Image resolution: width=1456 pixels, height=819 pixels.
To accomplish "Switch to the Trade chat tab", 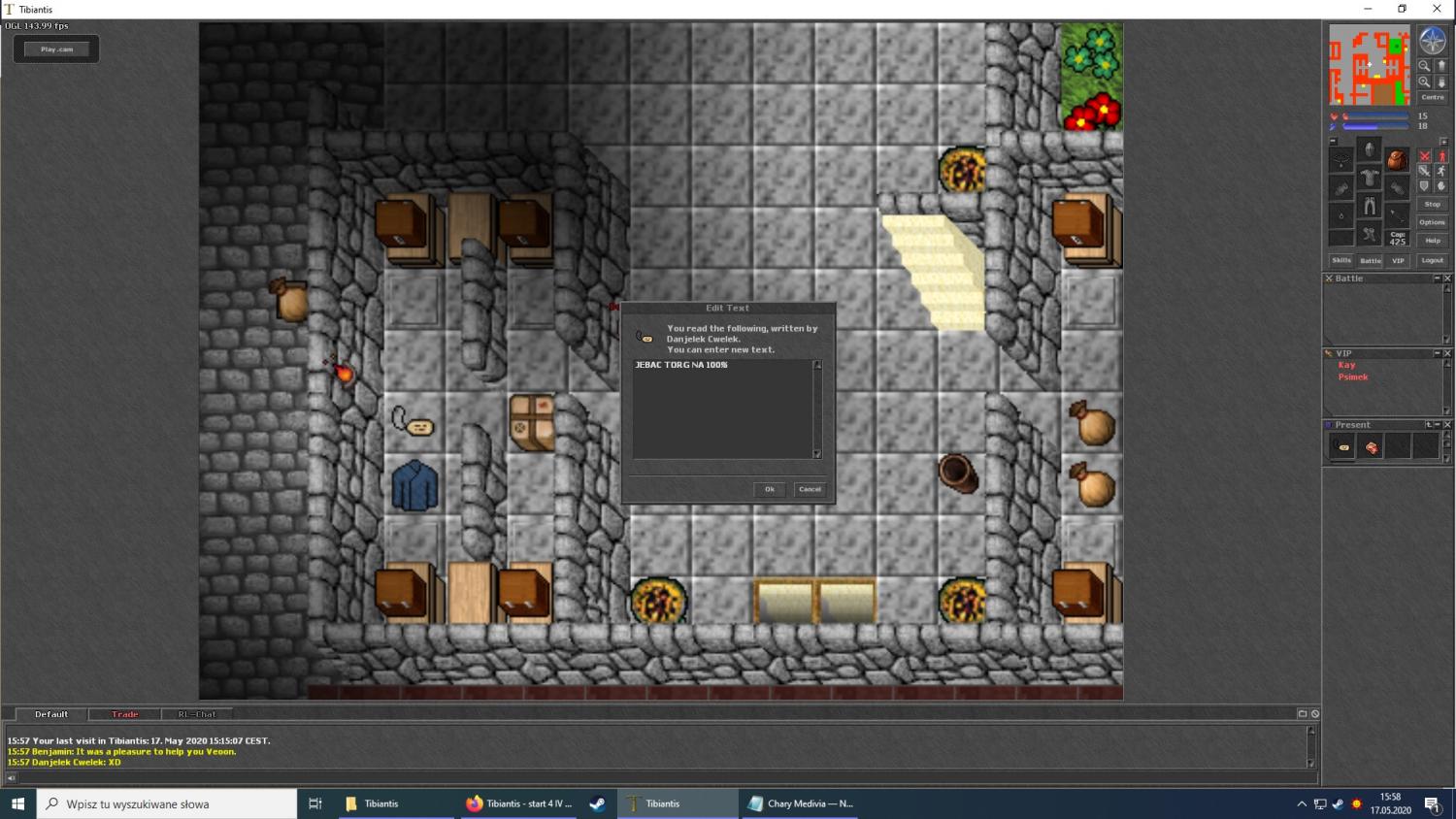I will tap(124, 714).
